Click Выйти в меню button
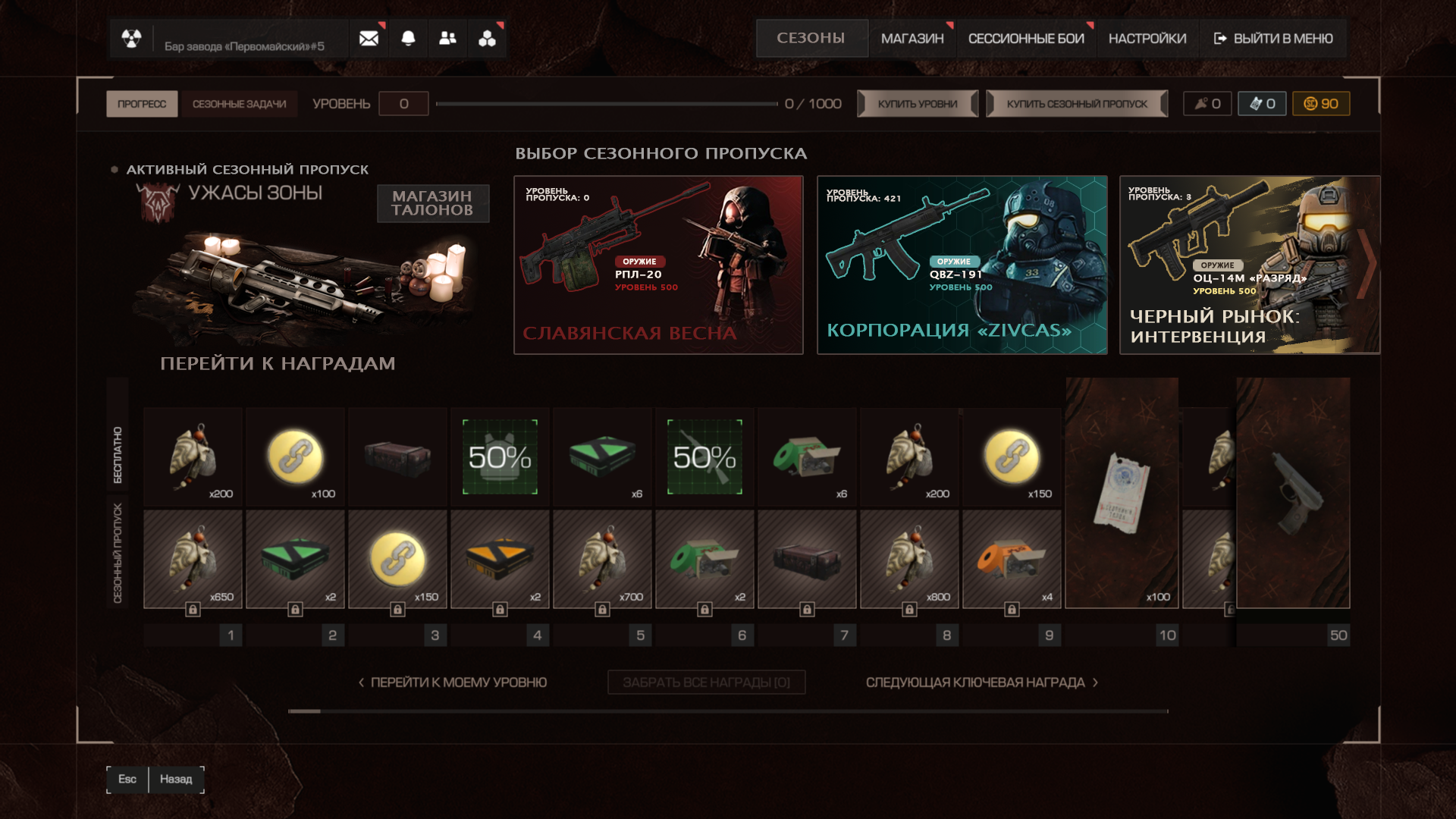 point(1273,39)
